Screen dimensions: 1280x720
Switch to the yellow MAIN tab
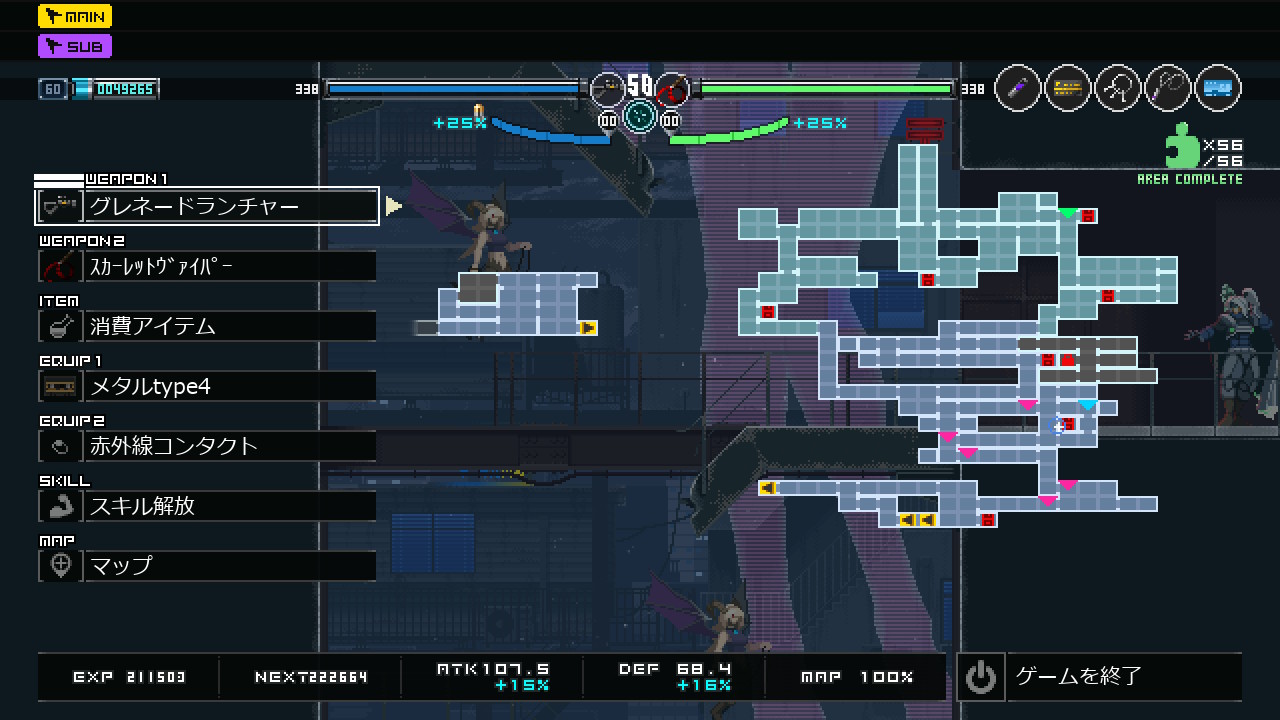(75, 16)
